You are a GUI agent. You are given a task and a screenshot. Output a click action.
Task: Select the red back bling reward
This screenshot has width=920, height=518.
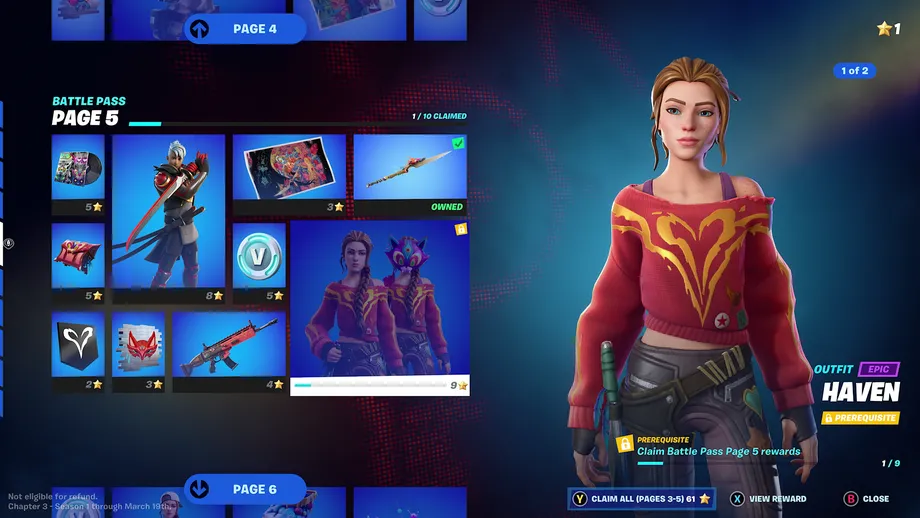[x=78, y=260]
